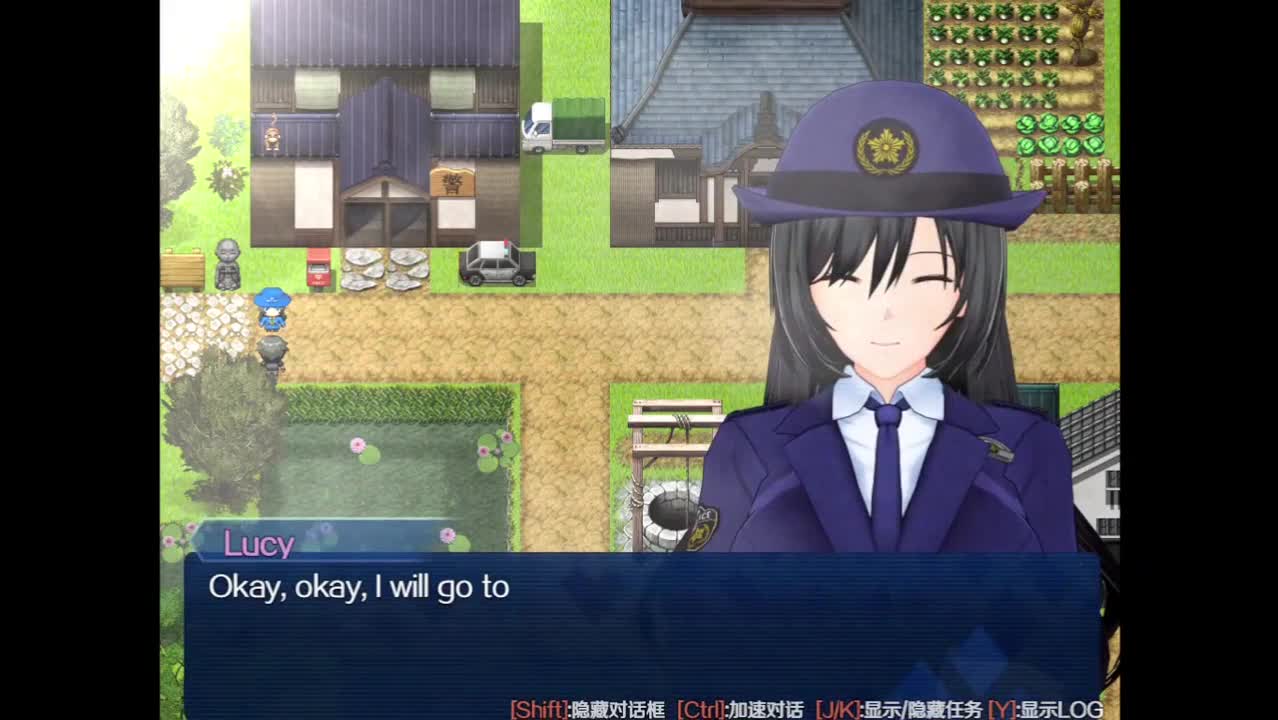The width and height of the screenshot is (1278, 720).
Task: Advance Lucy's dialogue text box
Action: click(x=640, y=630)
